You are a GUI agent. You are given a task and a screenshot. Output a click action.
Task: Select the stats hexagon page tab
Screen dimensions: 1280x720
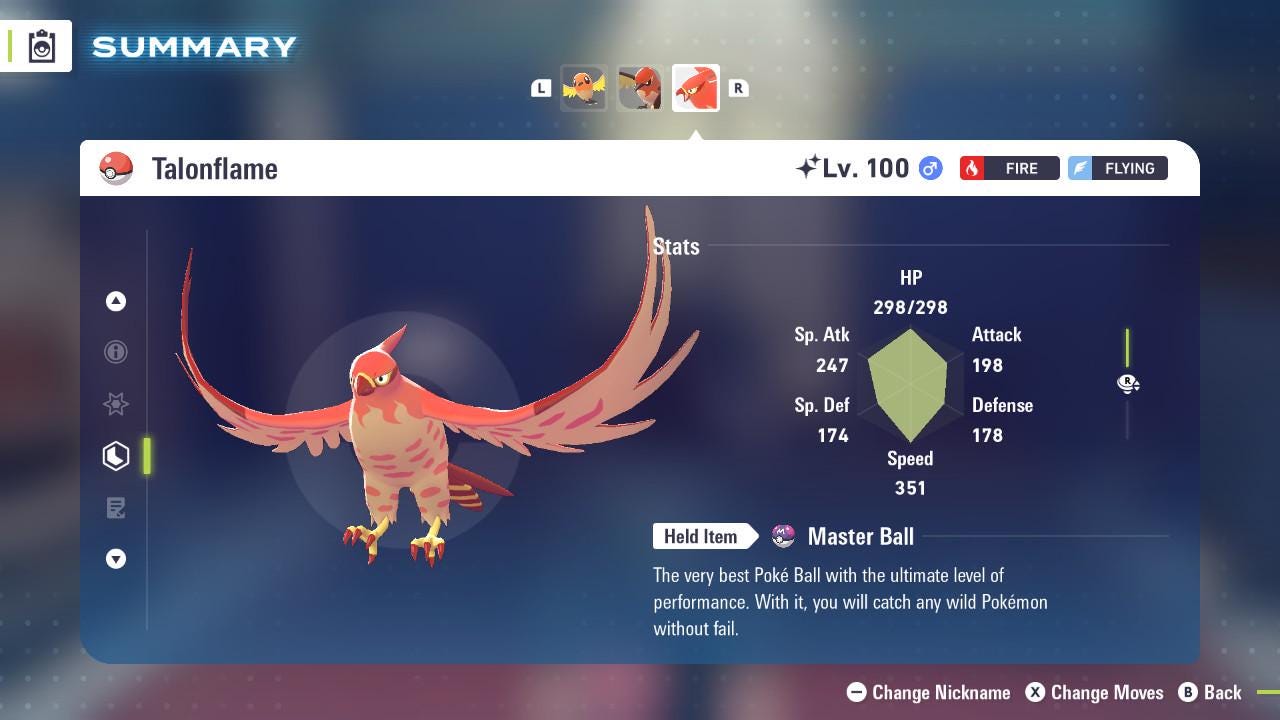pos(116,456)
